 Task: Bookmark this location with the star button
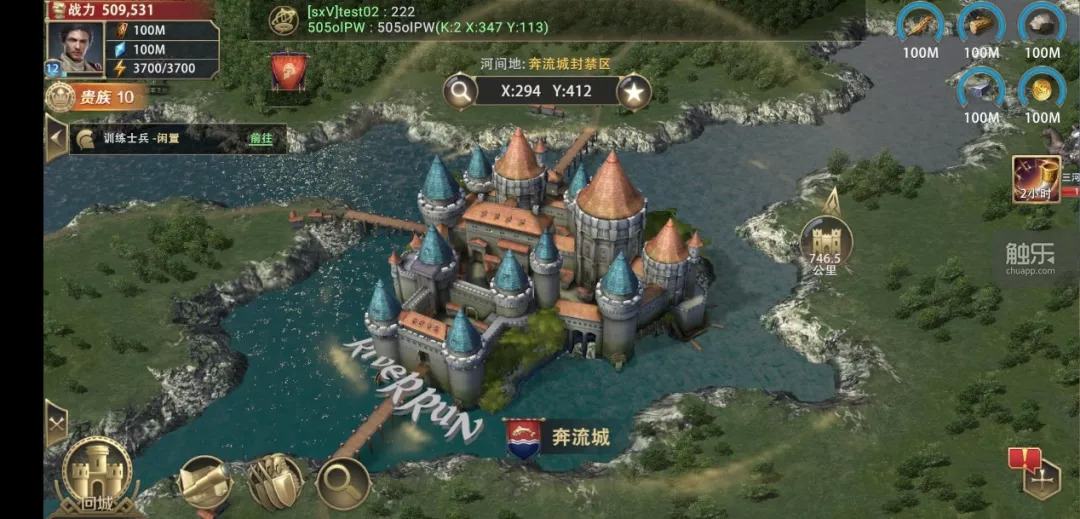coord(633,92)
